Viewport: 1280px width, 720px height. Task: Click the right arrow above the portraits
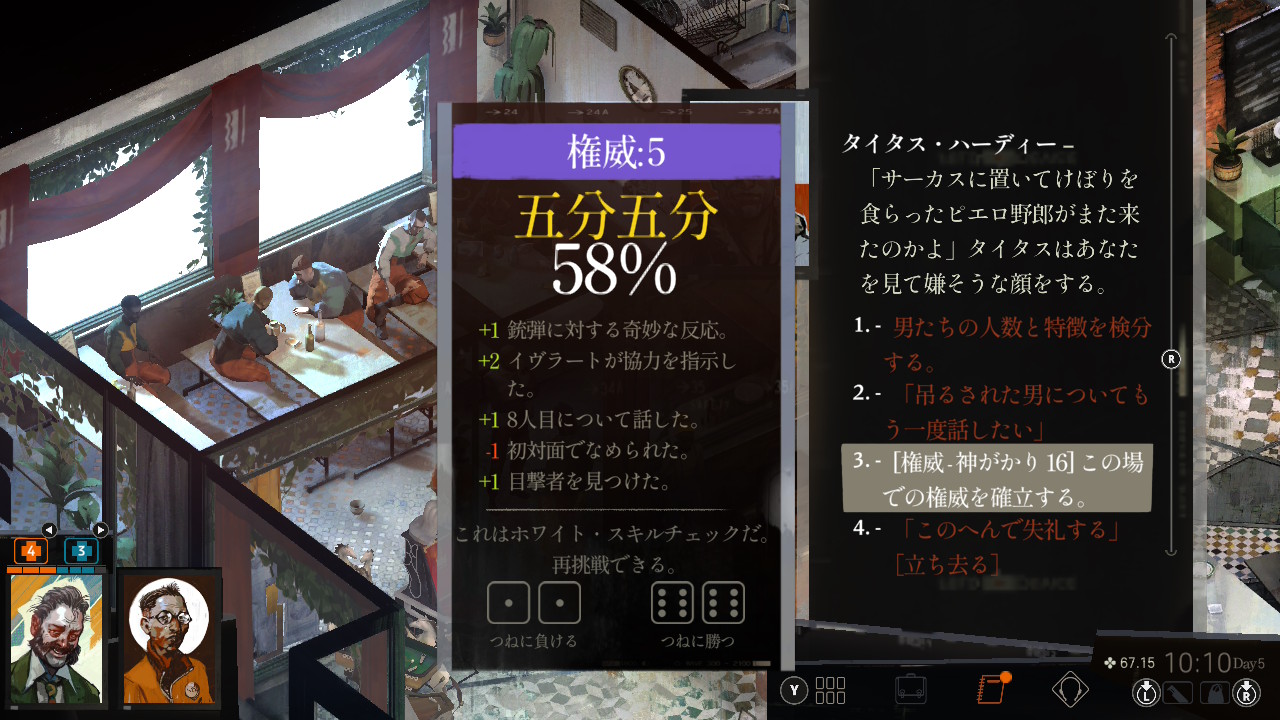tap(100, 530)
